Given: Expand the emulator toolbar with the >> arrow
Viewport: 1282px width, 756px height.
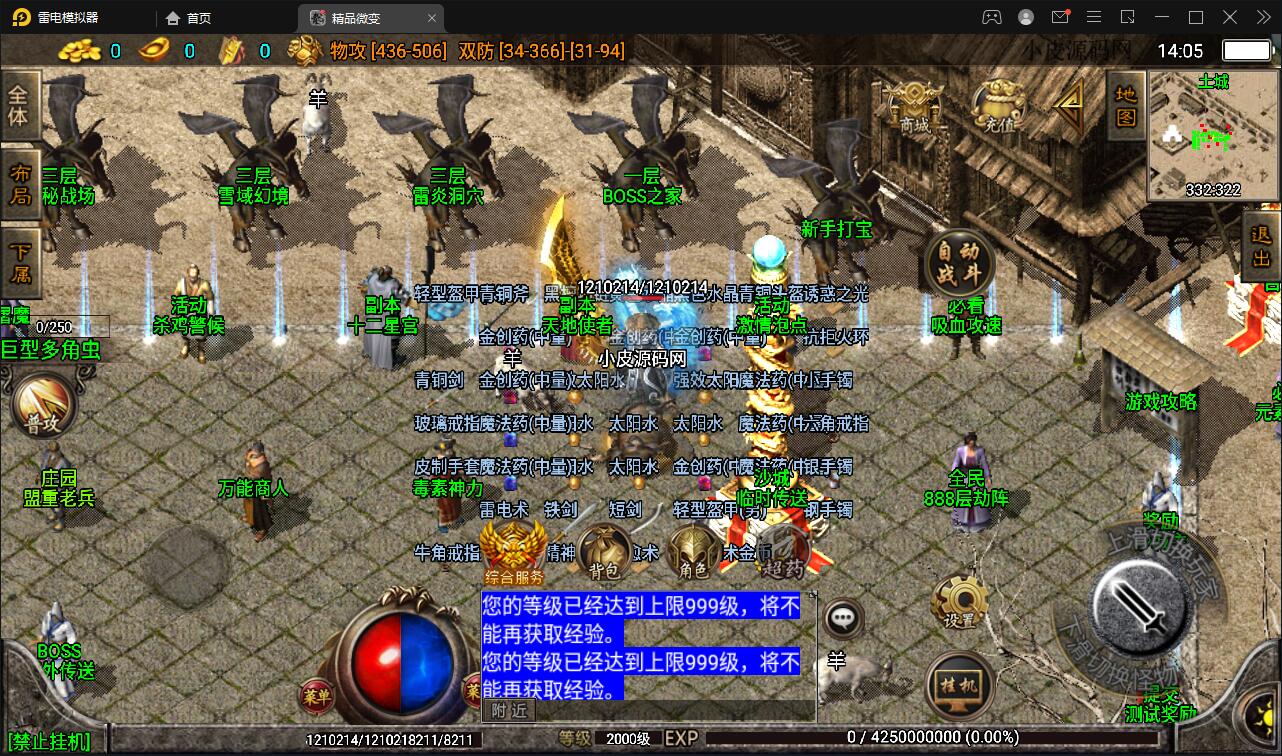Looking at the screenshot, I should click(x=1262, y=17).
